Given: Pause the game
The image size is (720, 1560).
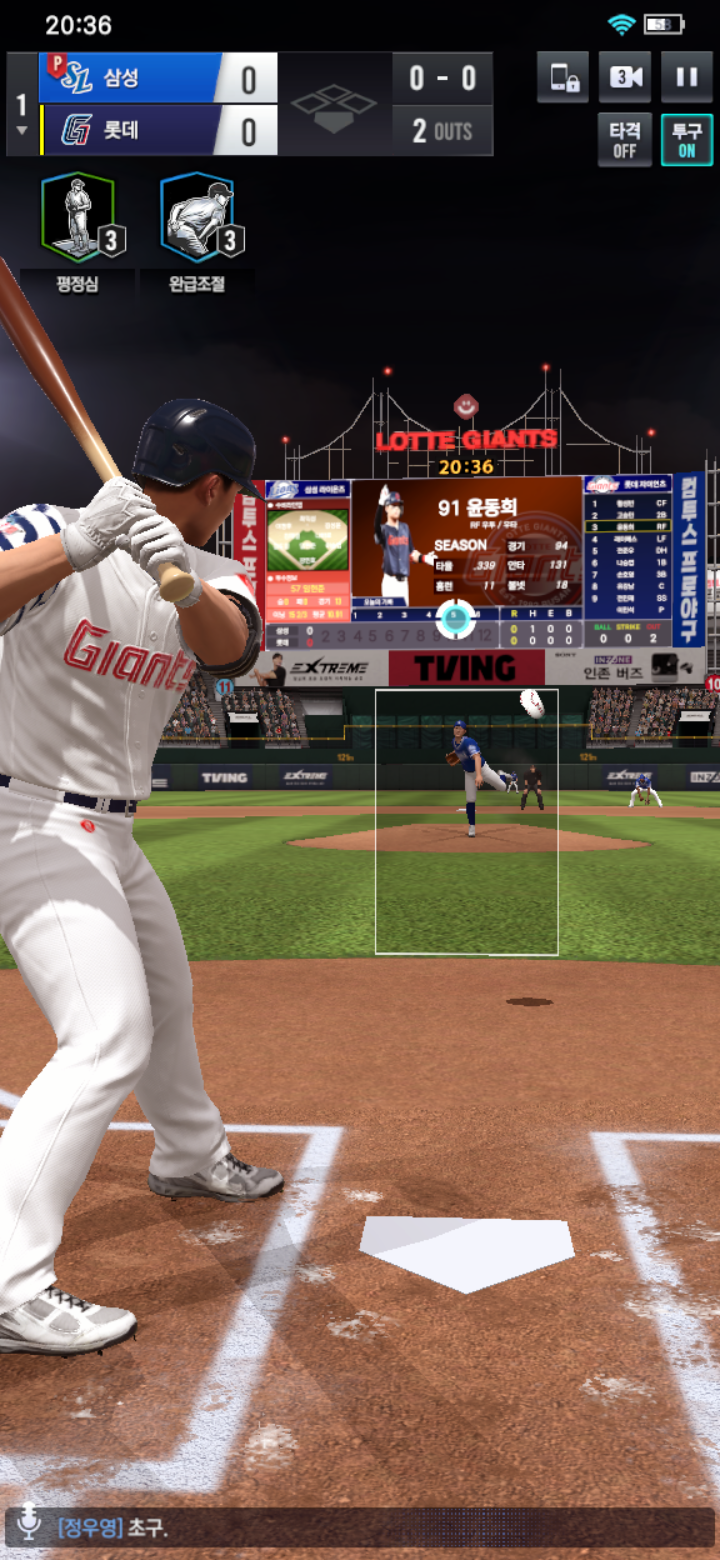Looking at the screenshot, I should (x=686, y=78).
